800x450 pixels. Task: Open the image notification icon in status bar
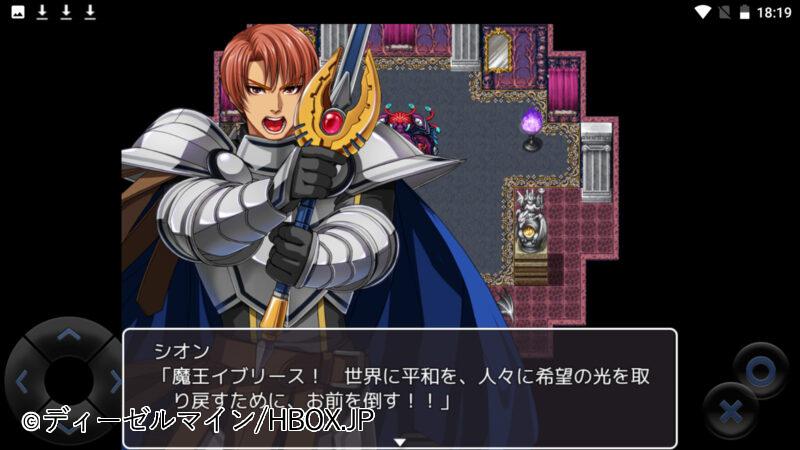[x=17, y=12]
